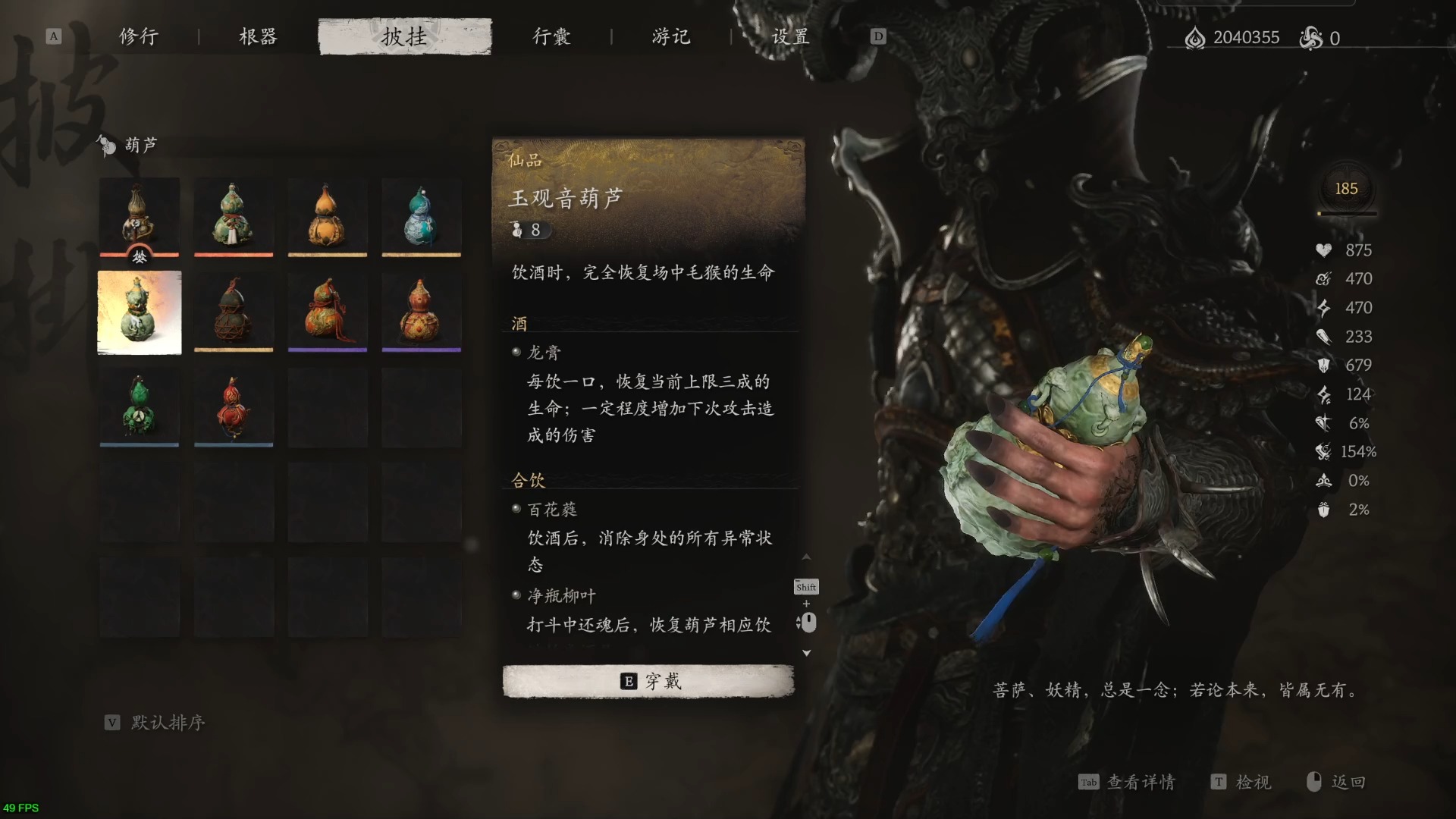Click the attack stat icon showing 233
Viewport: 1456px width, 819px height.
click(1323, 337)
